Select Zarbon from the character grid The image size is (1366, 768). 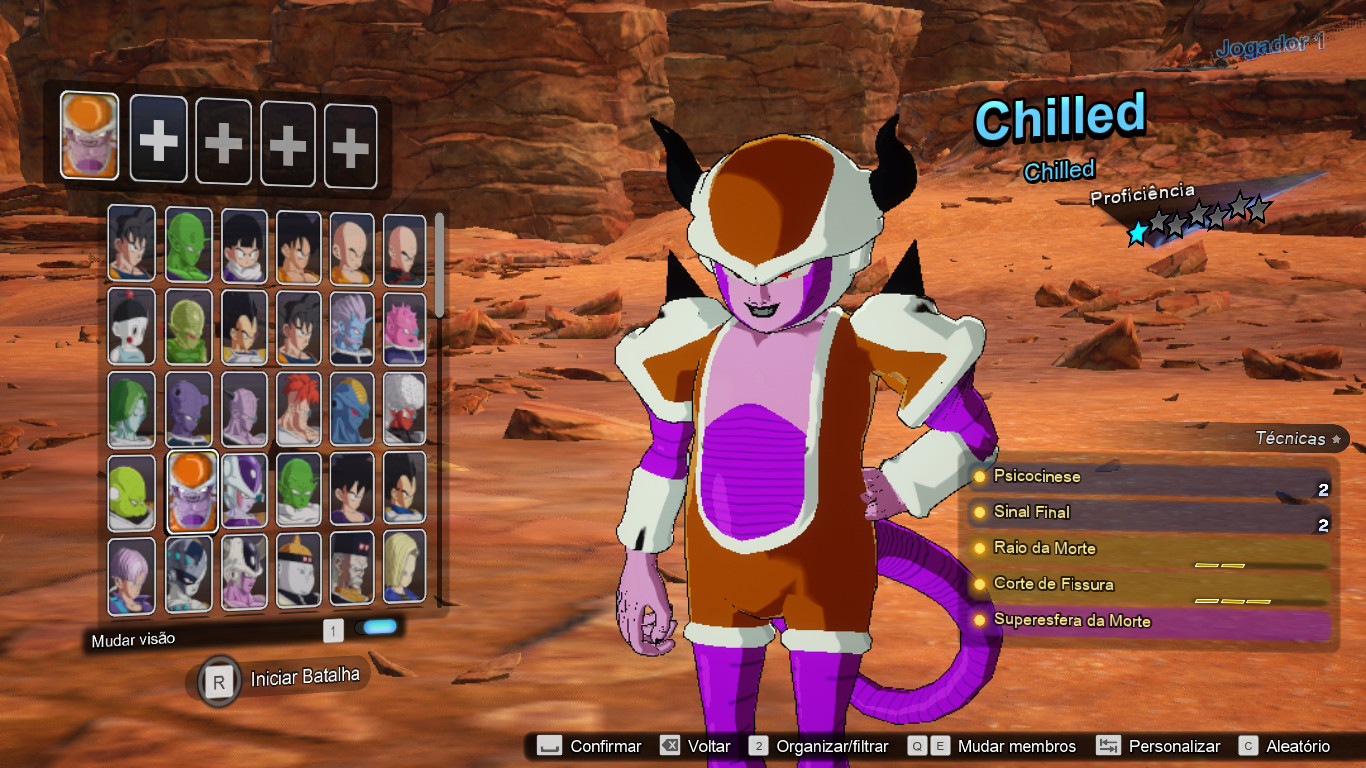pyautogui.click(x=132, y=409)
